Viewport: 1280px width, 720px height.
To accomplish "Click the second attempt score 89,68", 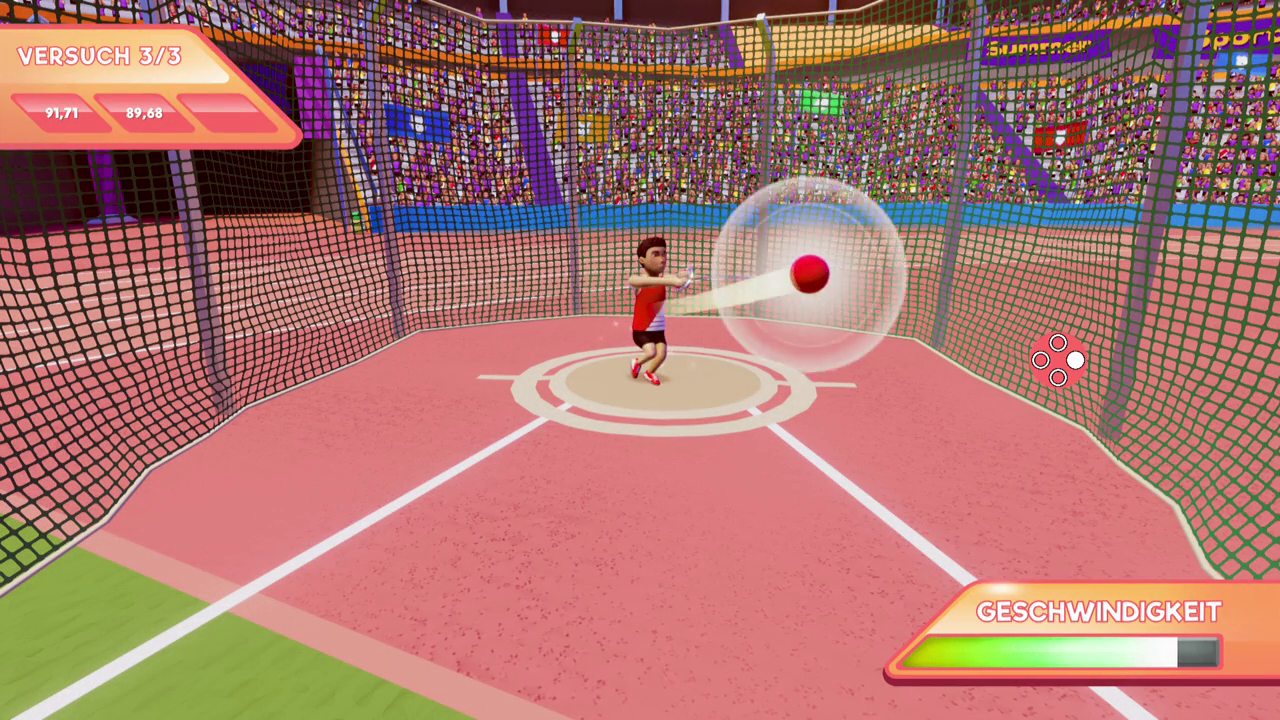I will click(142, 113).
